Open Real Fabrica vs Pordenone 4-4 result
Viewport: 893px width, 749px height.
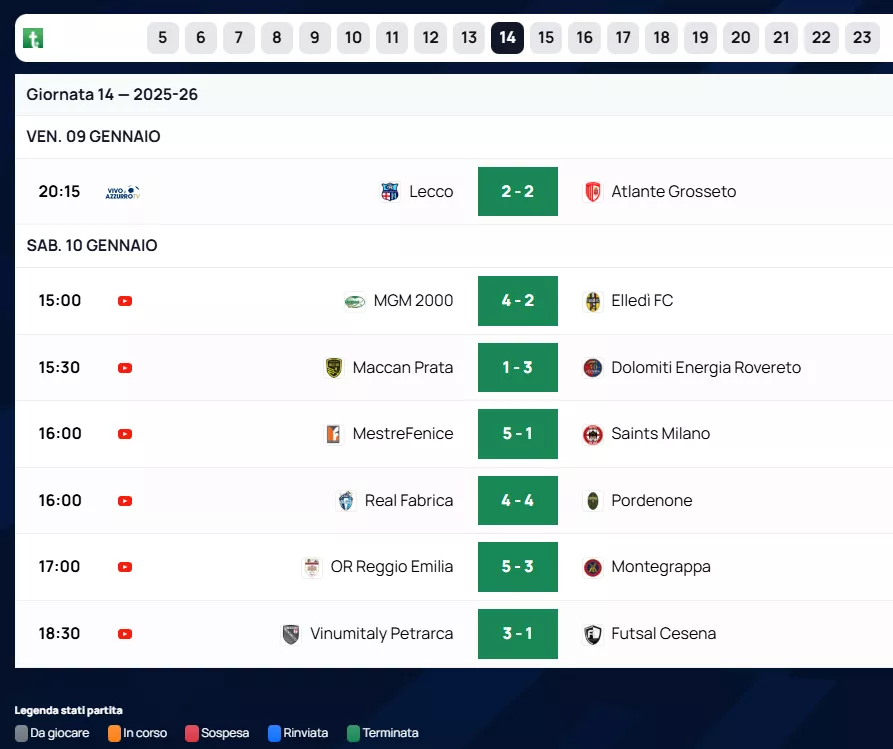click(517, 501)
